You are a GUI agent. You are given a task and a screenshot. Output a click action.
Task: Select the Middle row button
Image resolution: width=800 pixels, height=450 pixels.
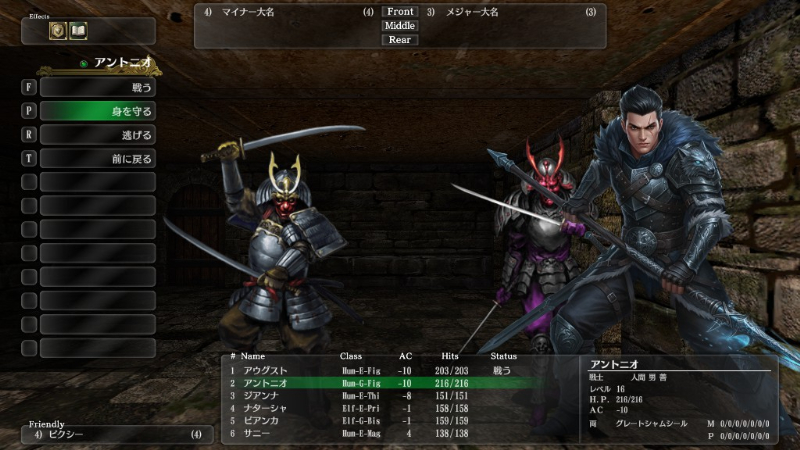point(400,26)
